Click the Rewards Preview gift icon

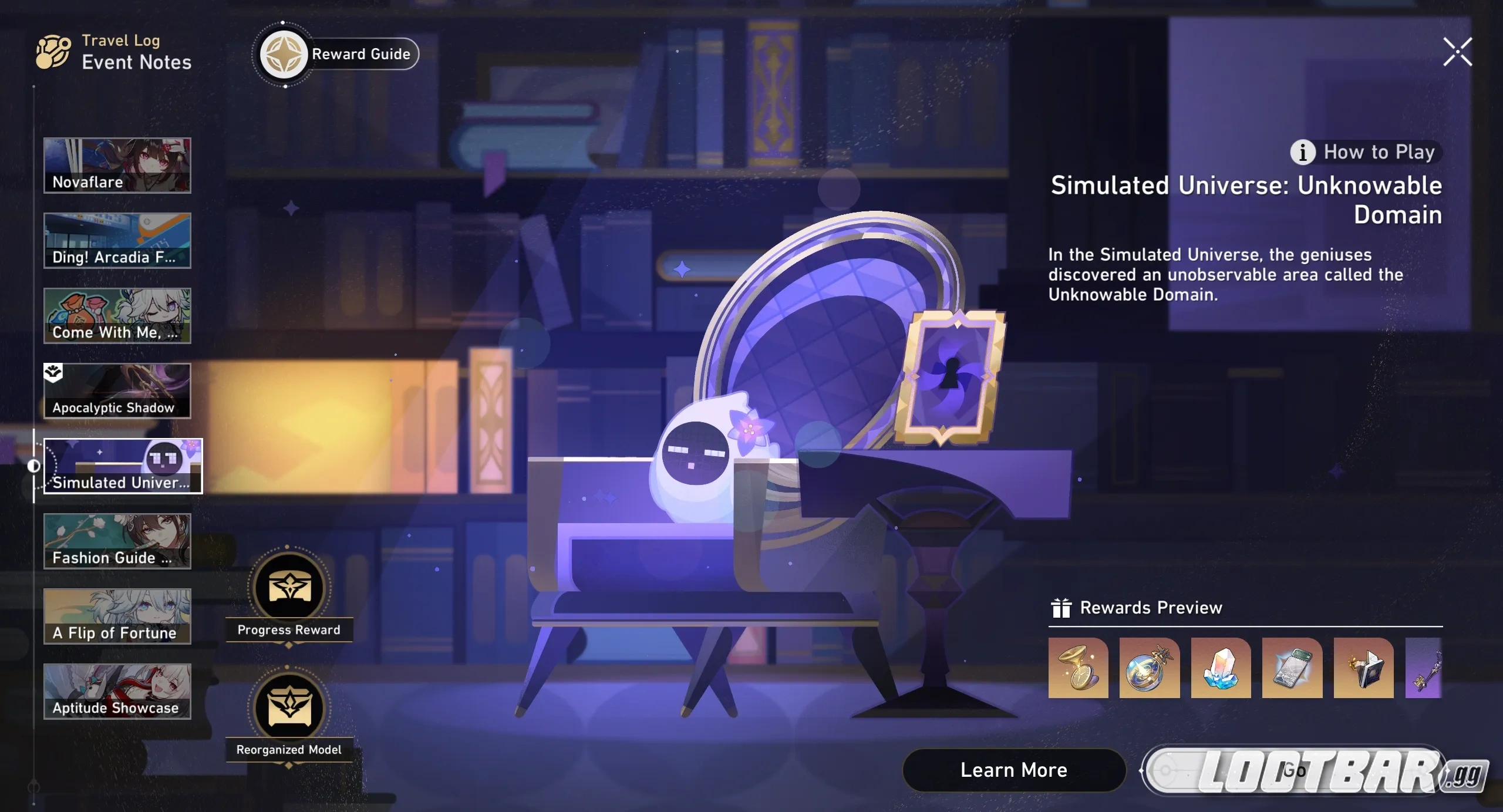pos(1060,608)
